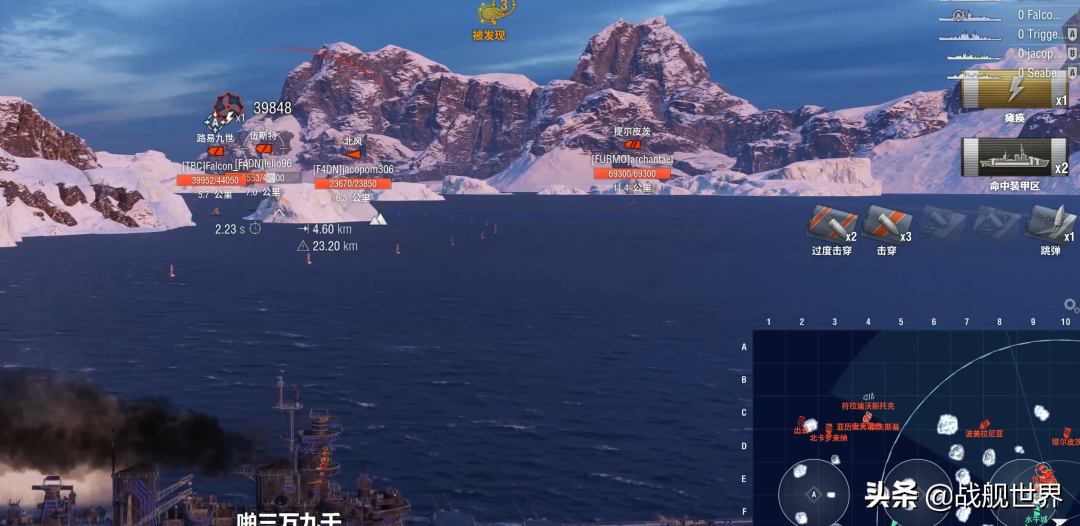Click the 瘫痪 lightning bolt ribbon
The width and height of the screenshot is (1080, 526).
(x=1014, y=92)
